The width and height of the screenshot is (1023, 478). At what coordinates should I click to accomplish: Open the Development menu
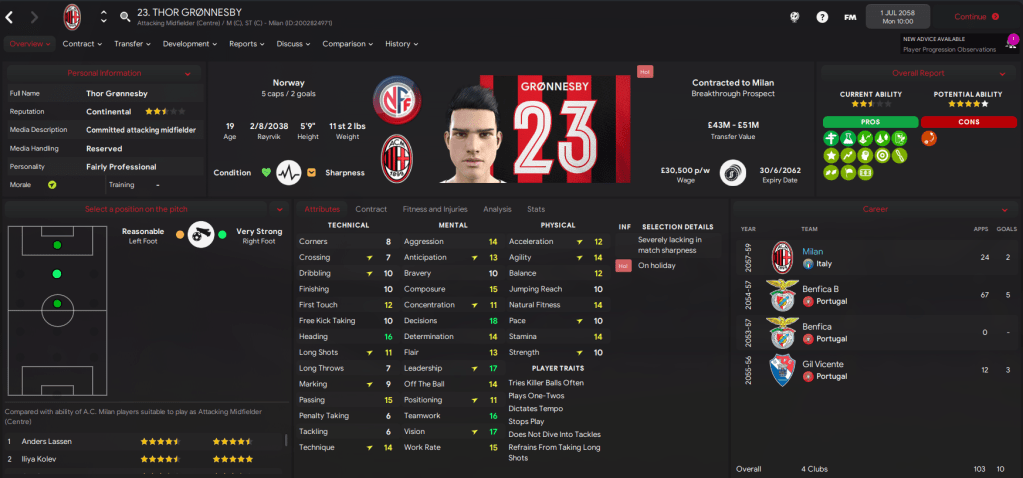pyautogui.click(x=189, y=44)
